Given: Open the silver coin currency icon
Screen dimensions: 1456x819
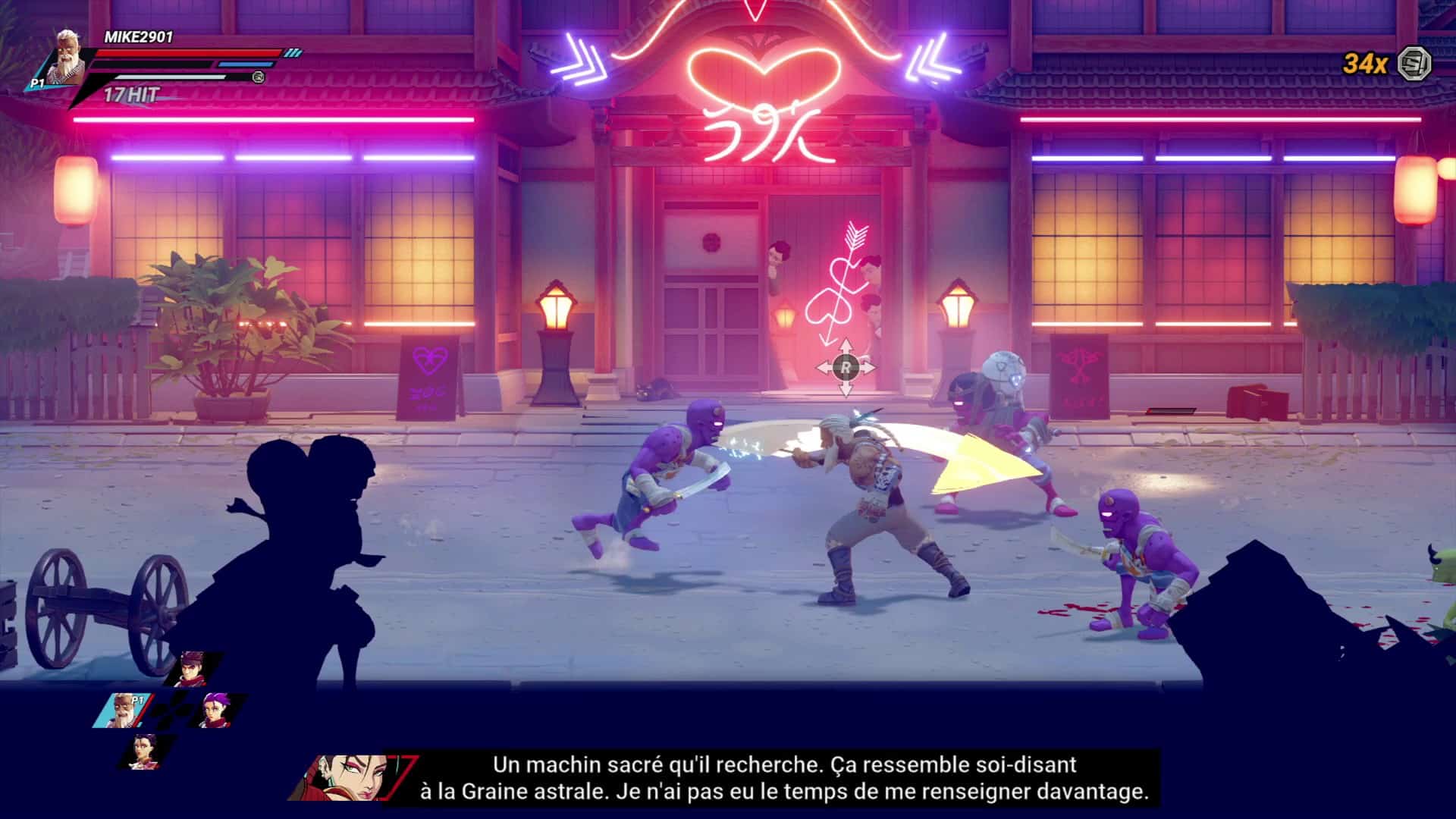Looking at the screenshot, I should [1414, 63].
